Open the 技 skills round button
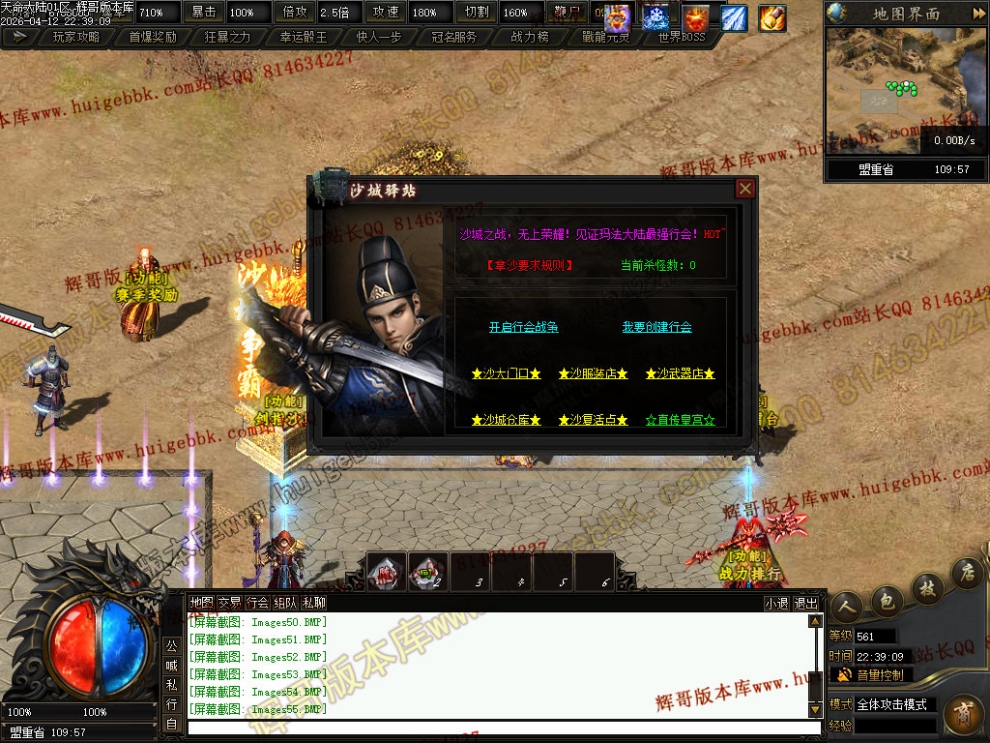The height and width of the screenshot is (743, 990). click(928, 587)
